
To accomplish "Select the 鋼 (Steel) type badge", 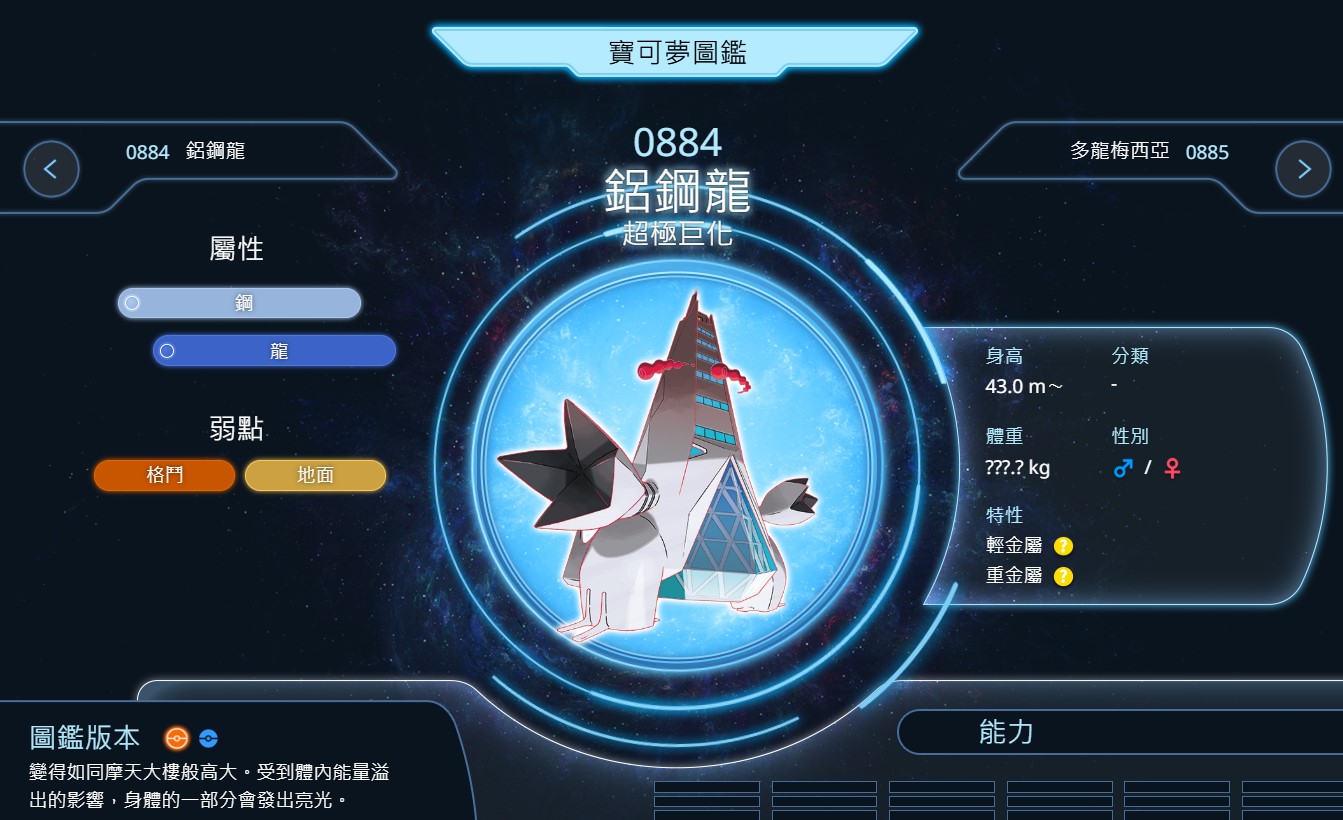I will [x=239, y=303].
